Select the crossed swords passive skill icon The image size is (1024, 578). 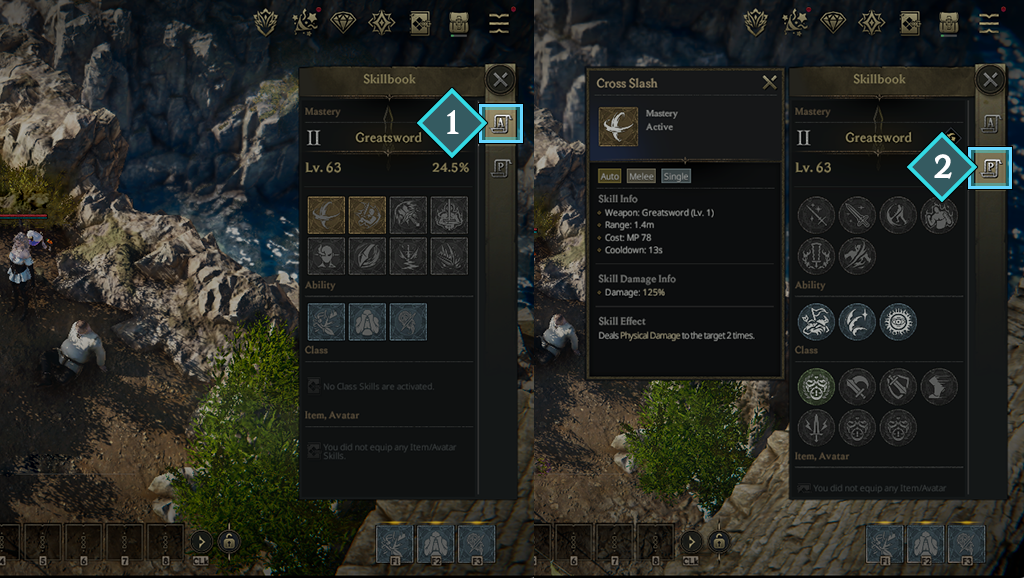[x=816, y=215]
